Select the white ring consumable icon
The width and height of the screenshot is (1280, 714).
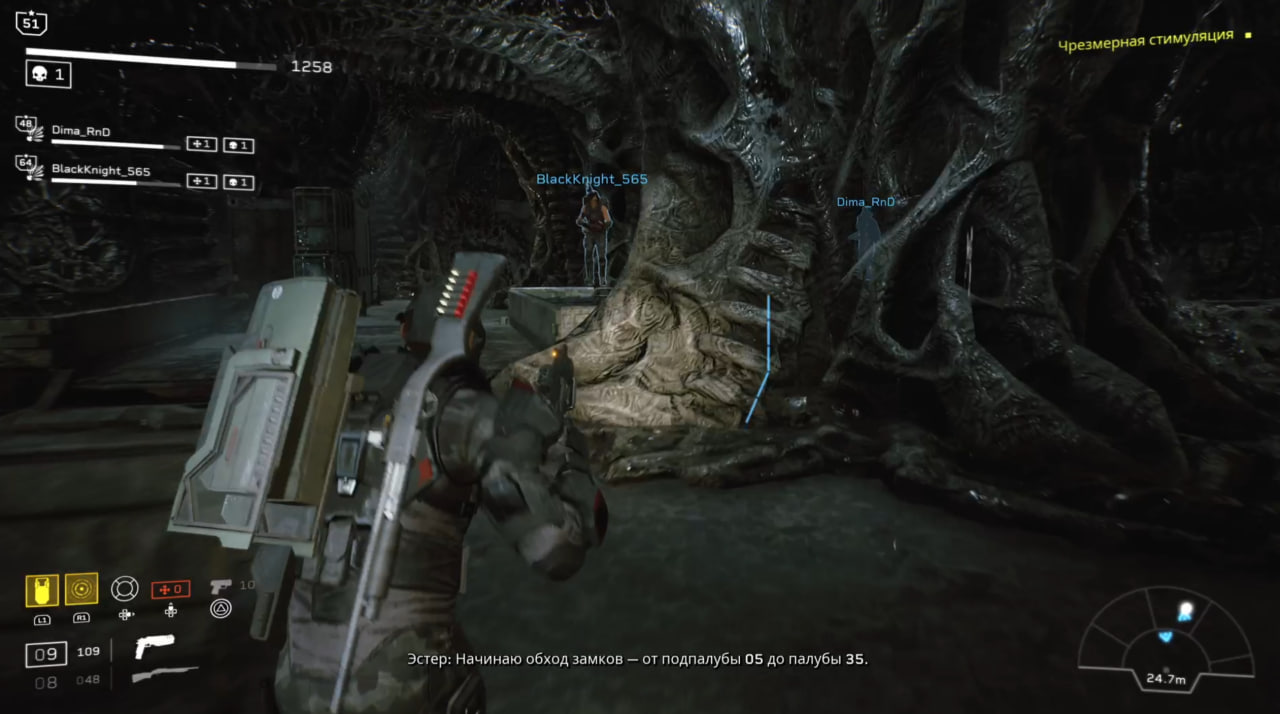tap(125, 588)
